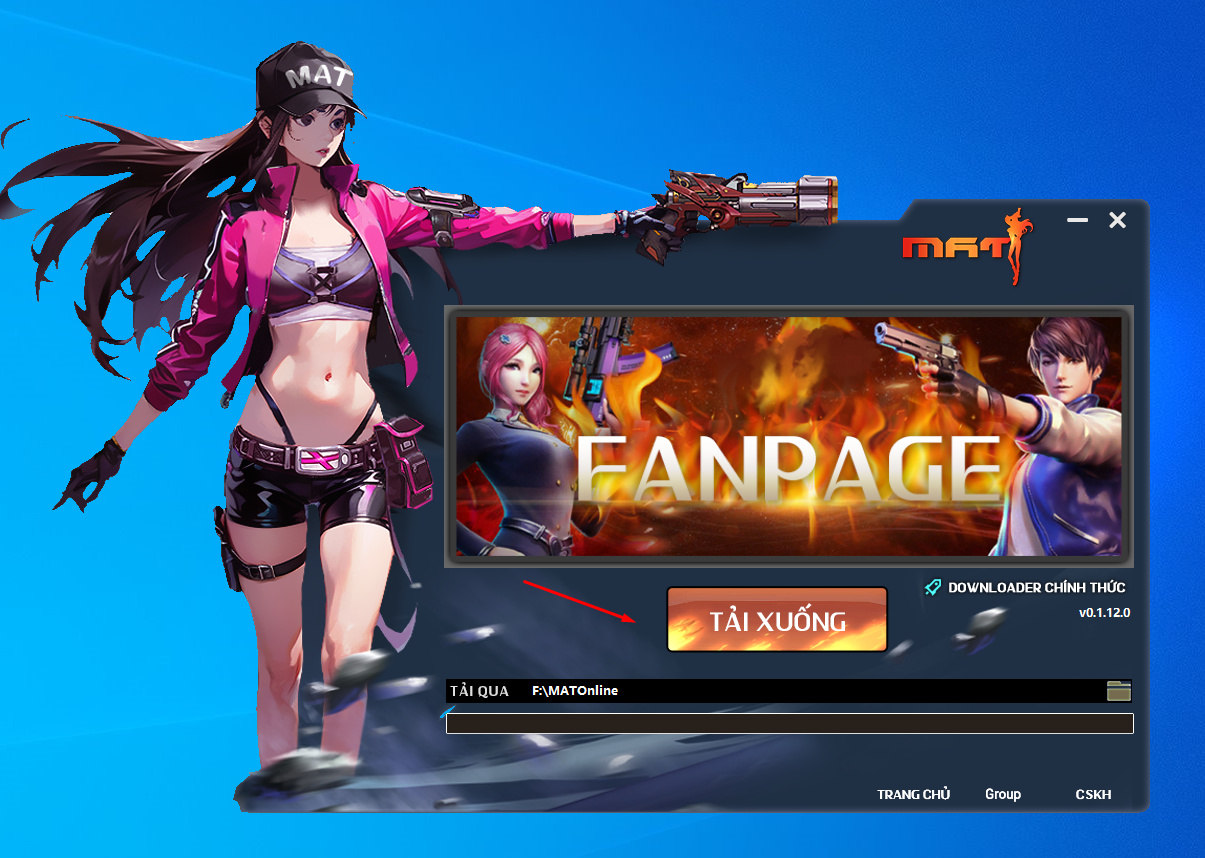Click the F:\MATOnline install path field

800,690
